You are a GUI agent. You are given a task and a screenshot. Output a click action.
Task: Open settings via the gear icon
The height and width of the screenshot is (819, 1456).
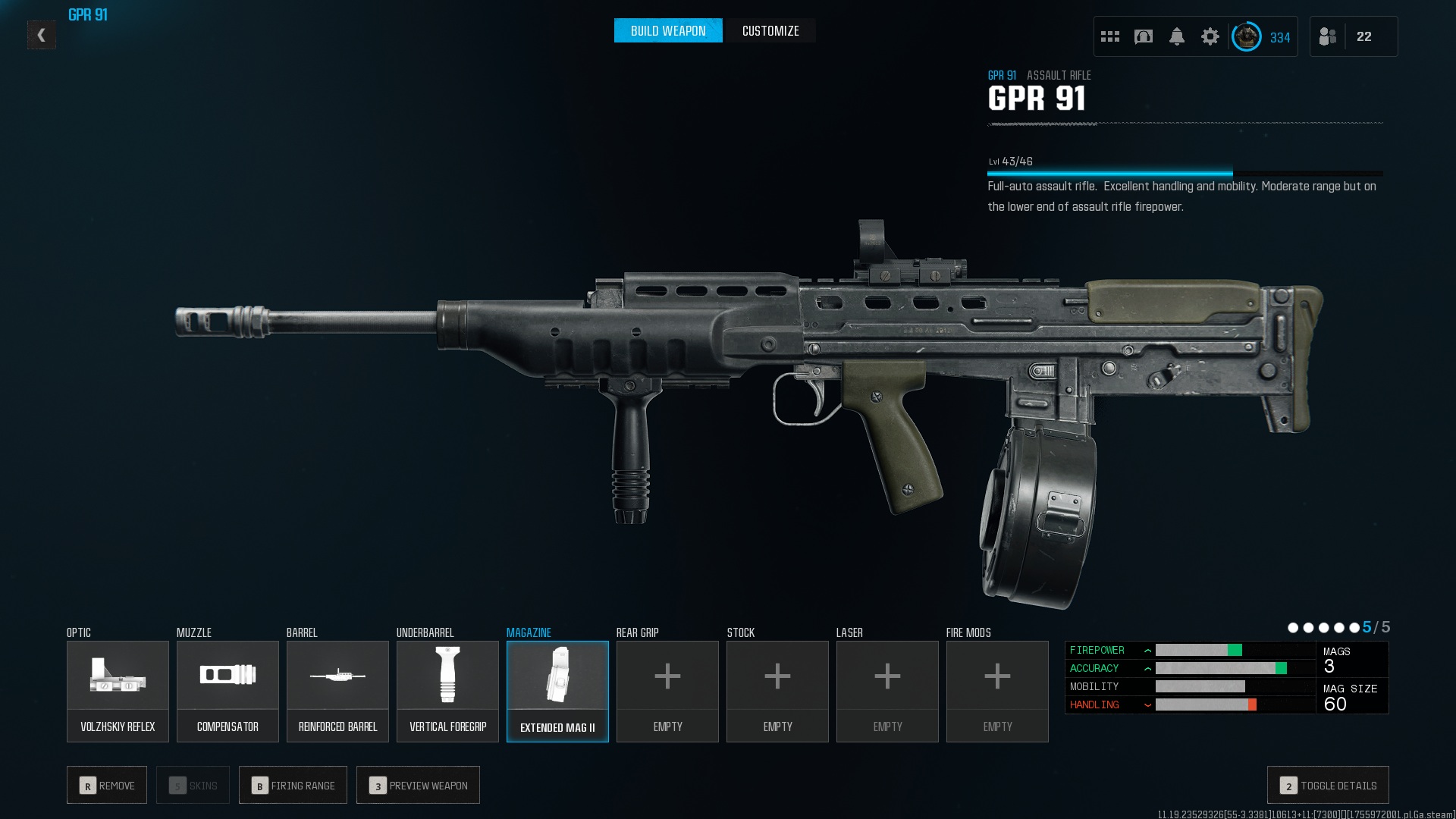click(x=1210, y=36)
